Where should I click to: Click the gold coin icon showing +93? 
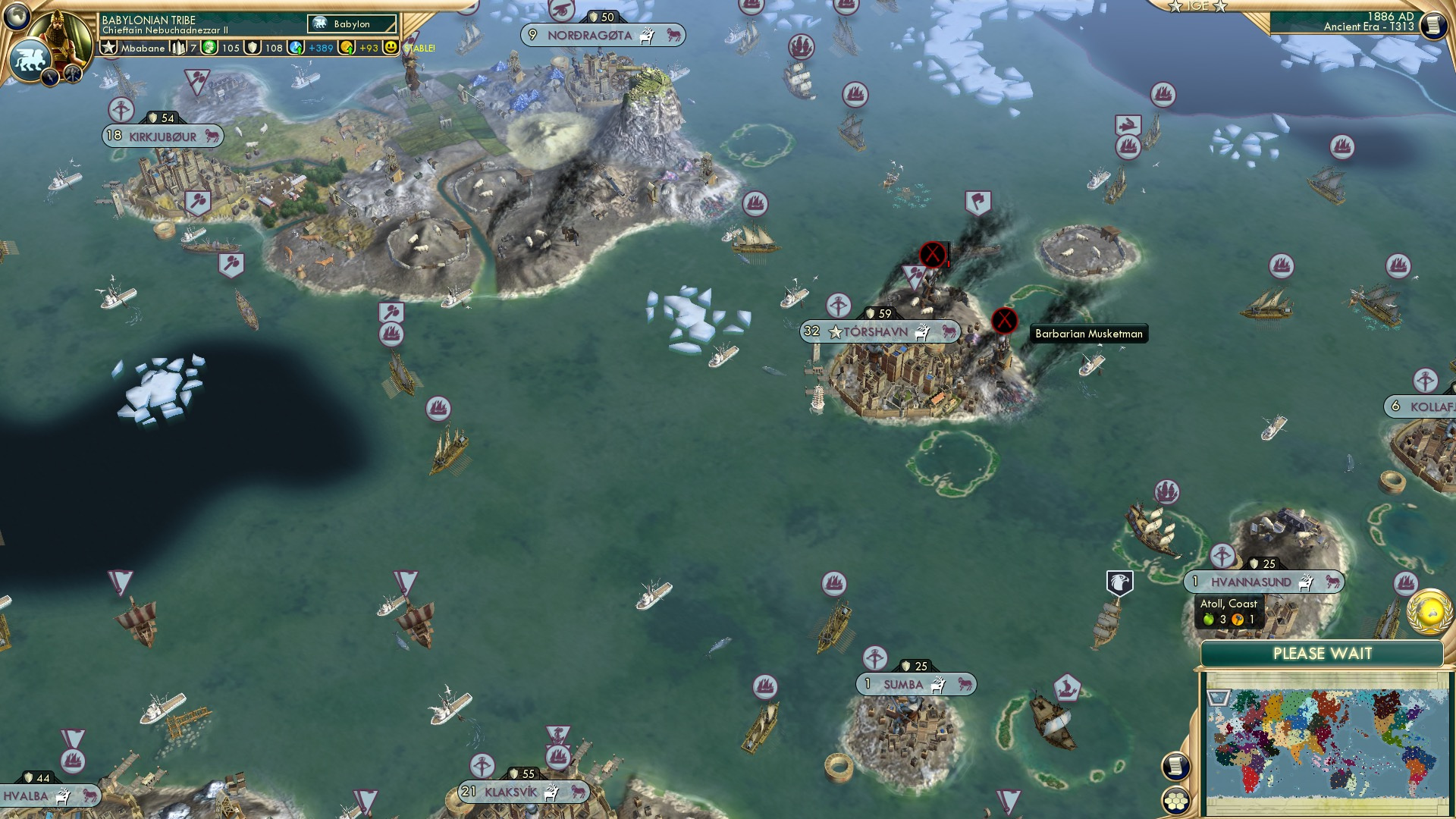[x=347, y=49]
